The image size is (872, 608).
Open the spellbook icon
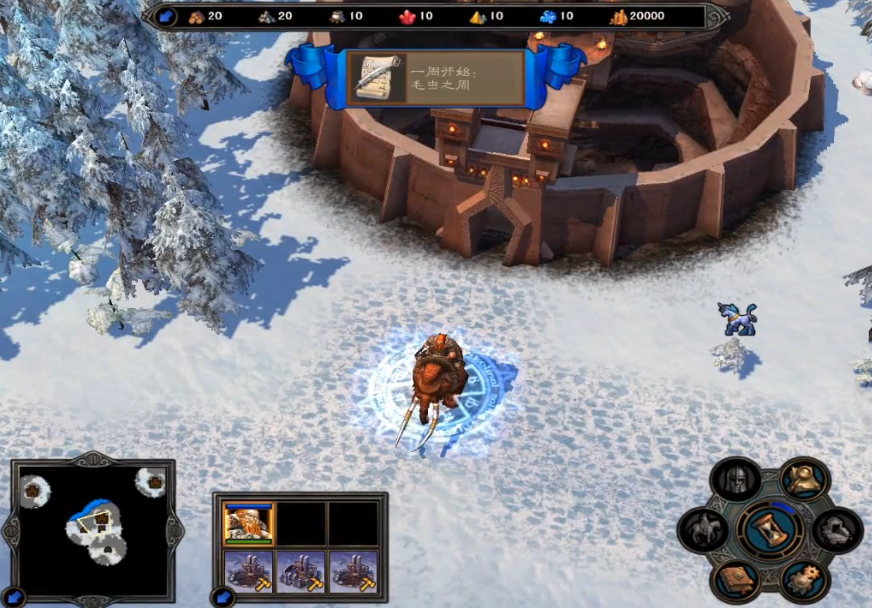[x=737, y=580]
